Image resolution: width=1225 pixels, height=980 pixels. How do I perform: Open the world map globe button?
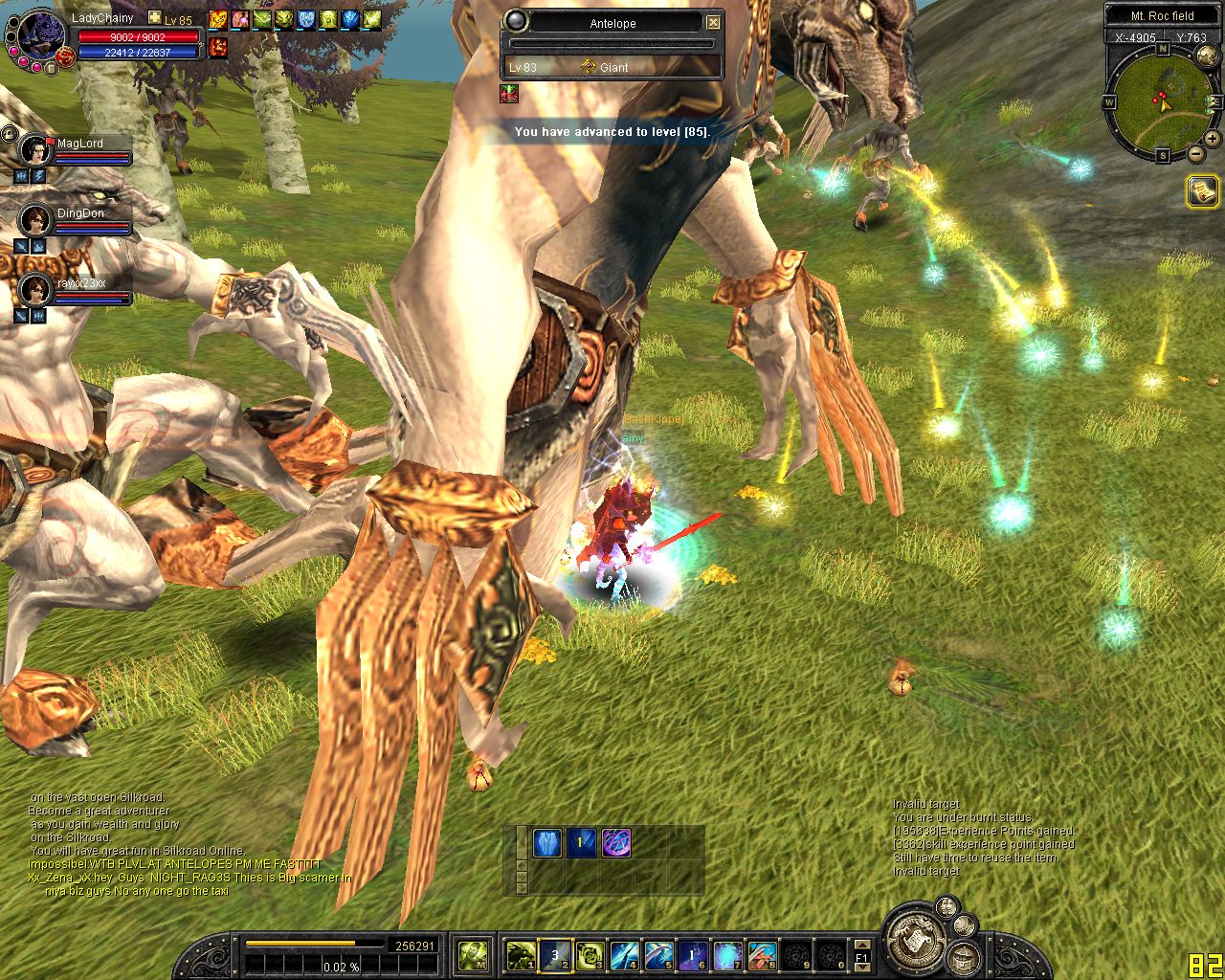(x=1206, y=56)
